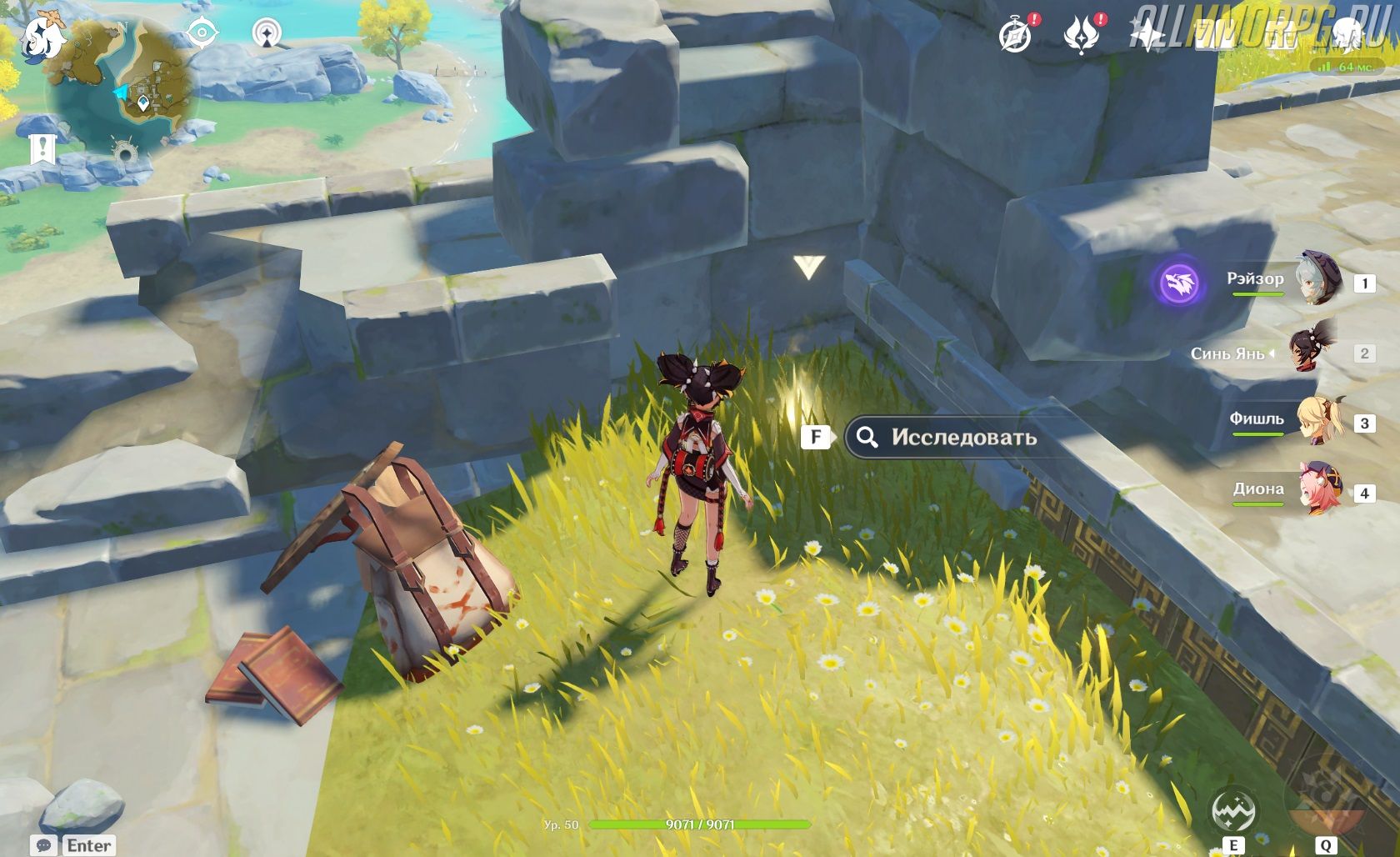Open the co-op mode signal icon
The height and width of the screenshot is (857, 1400).
(267, 33)
